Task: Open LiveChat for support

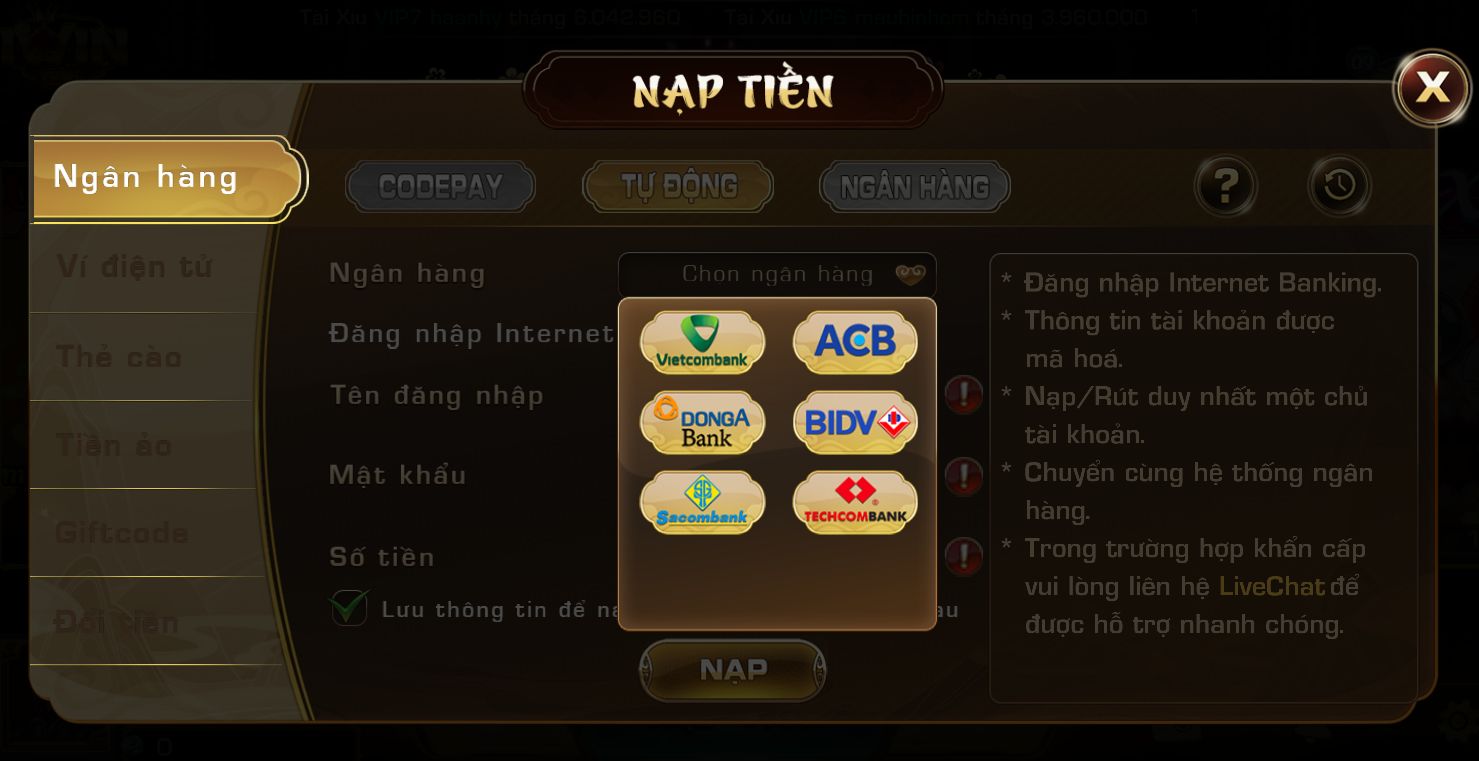Action: point(1270,587)
